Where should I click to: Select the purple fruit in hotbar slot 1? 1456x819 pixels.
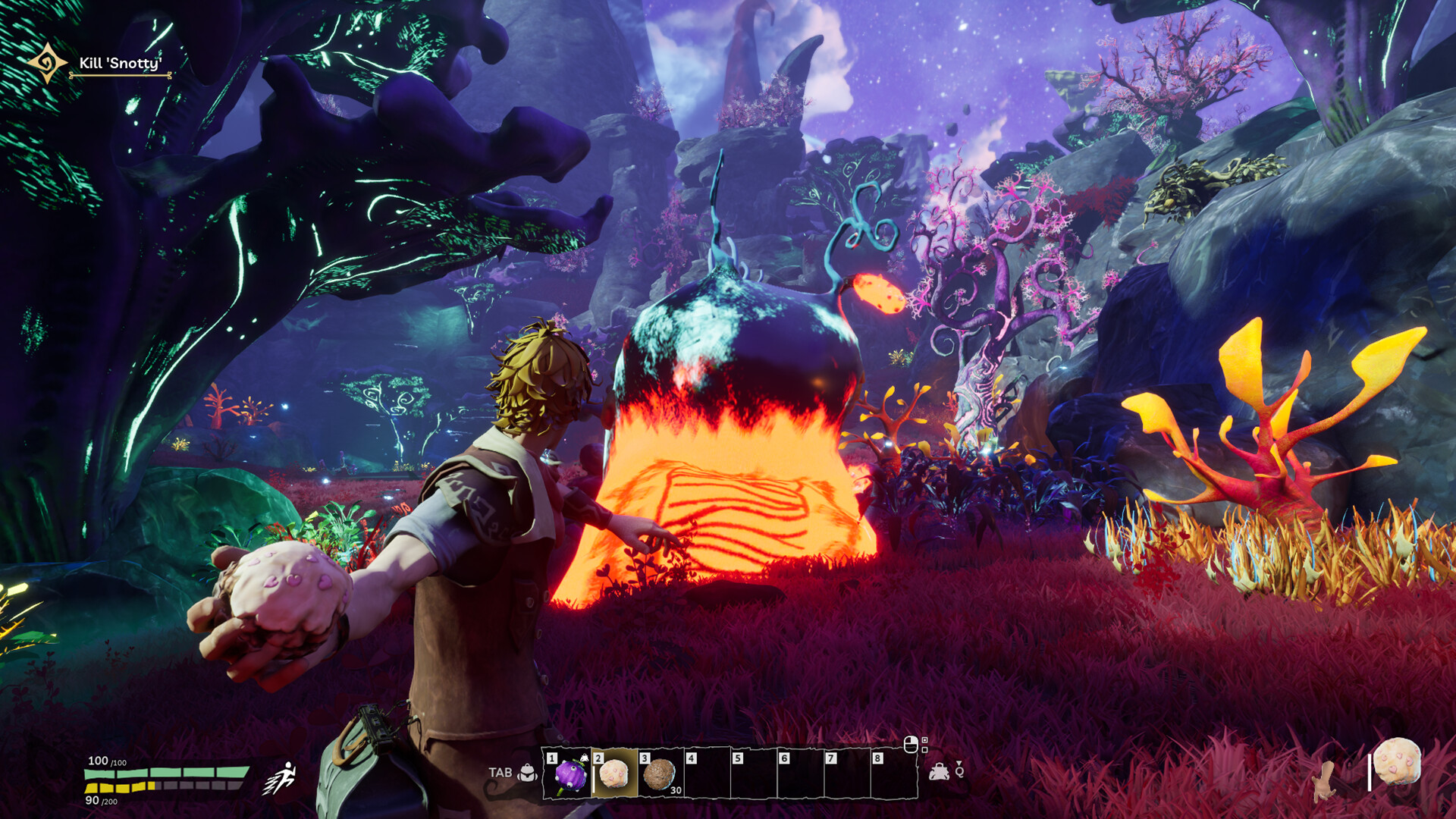(570, 776)
